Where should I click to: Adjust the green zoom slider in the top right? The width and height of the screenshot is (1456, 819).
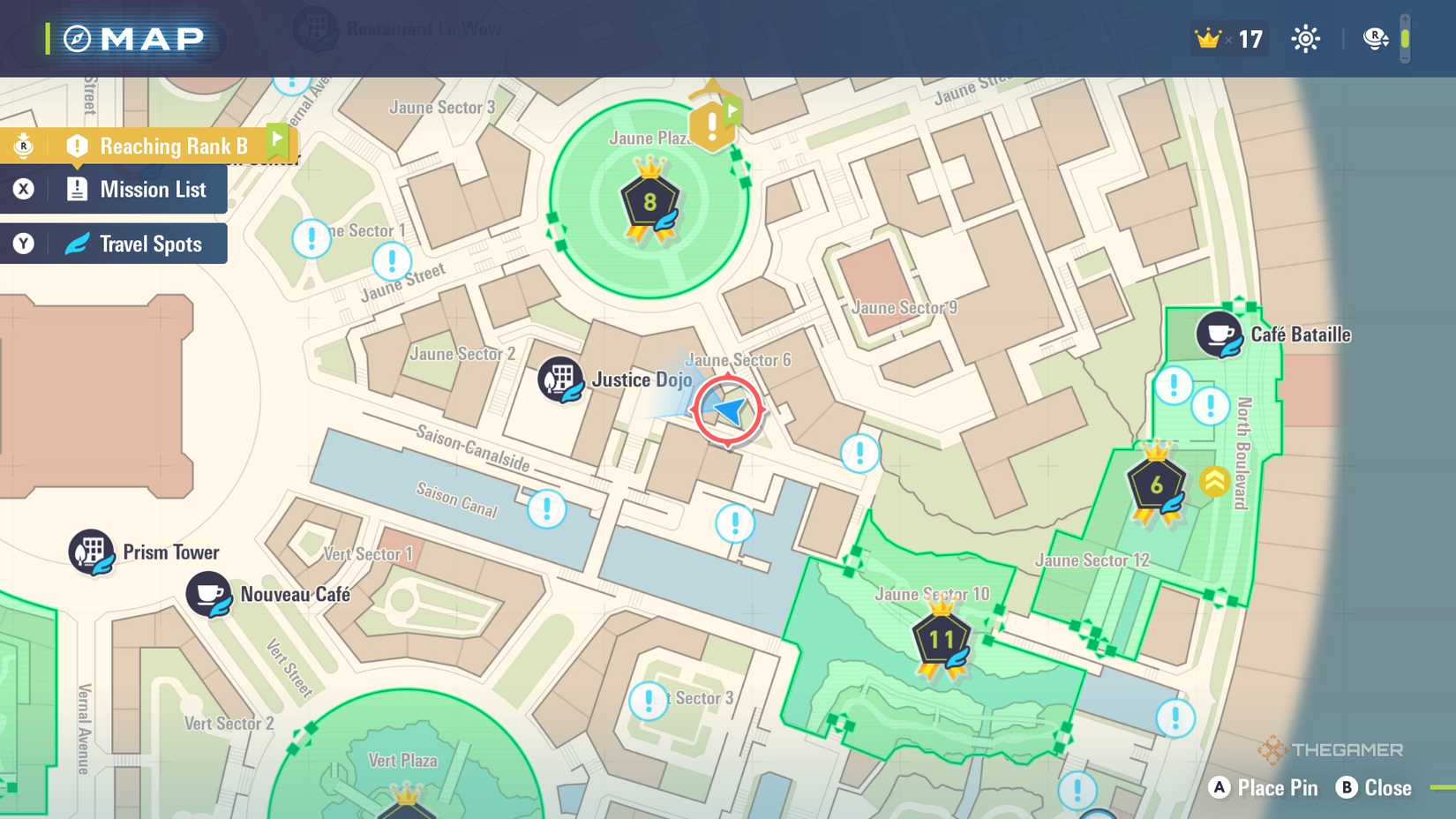tap(1407, 38)
